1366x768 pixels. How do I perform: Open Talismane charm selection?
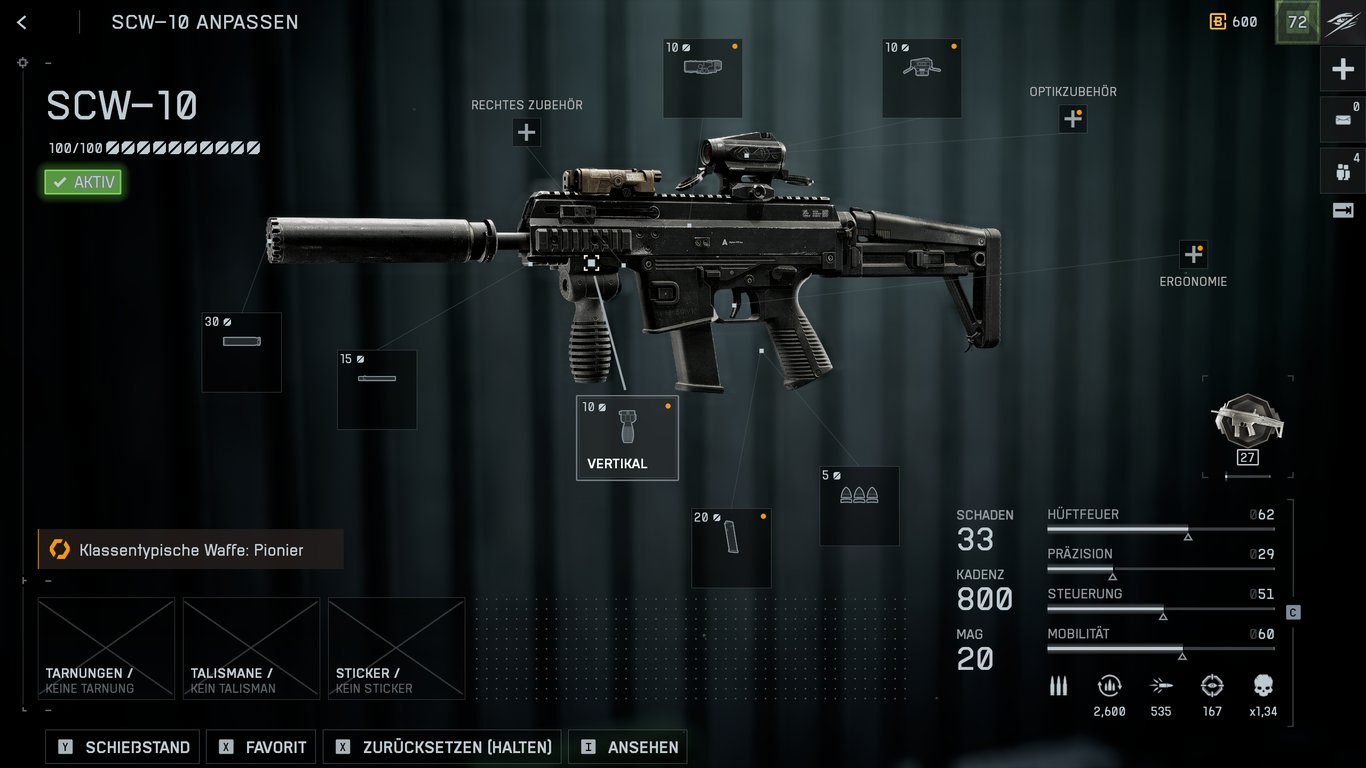(251, 648)
